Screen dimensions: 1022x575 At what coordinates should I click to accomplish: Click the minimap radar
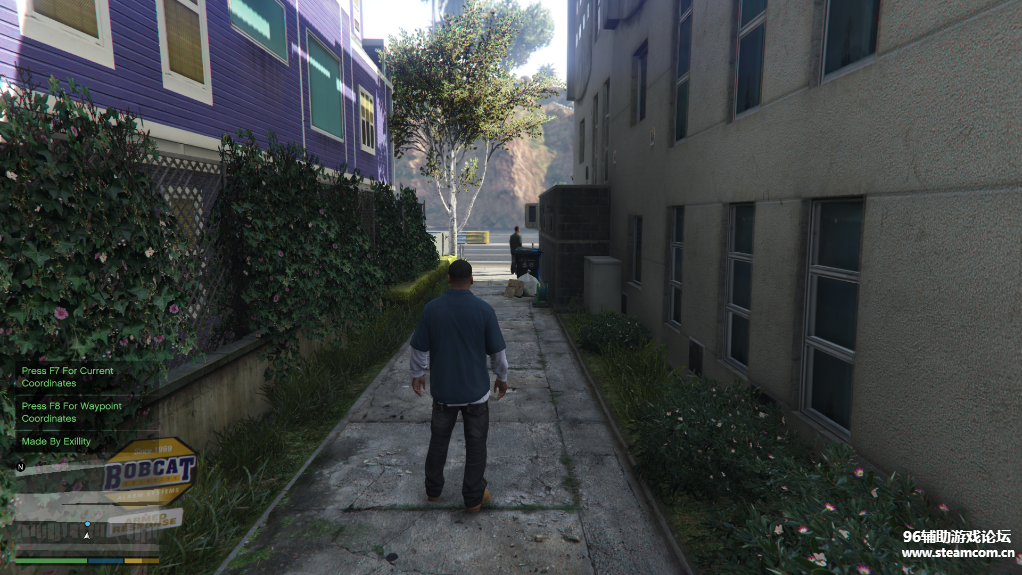pyautogui.click(x=87, y=505)
